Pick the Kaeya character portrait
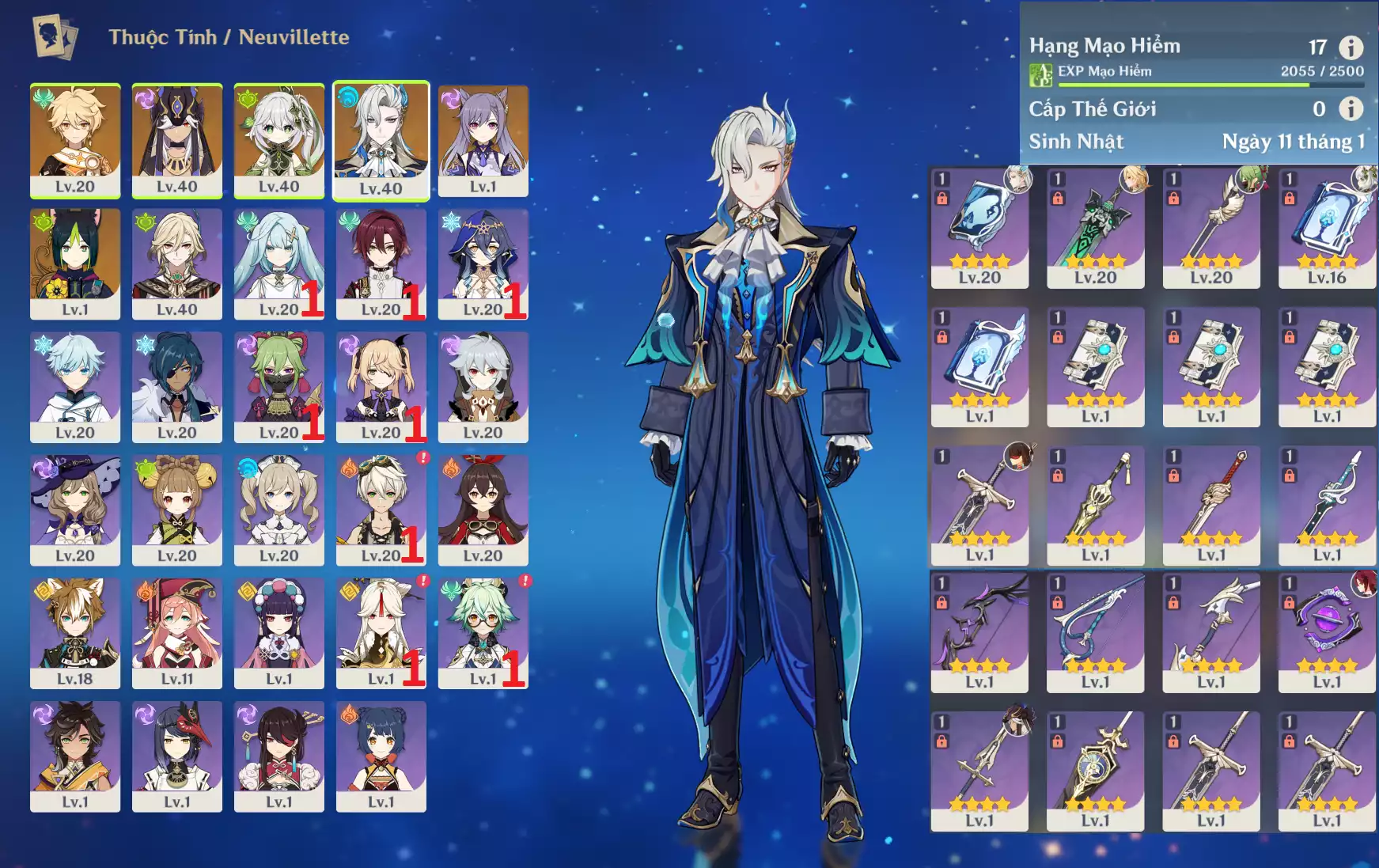Viewport: 1379px width, 868px height. click(x=176, y=386)
